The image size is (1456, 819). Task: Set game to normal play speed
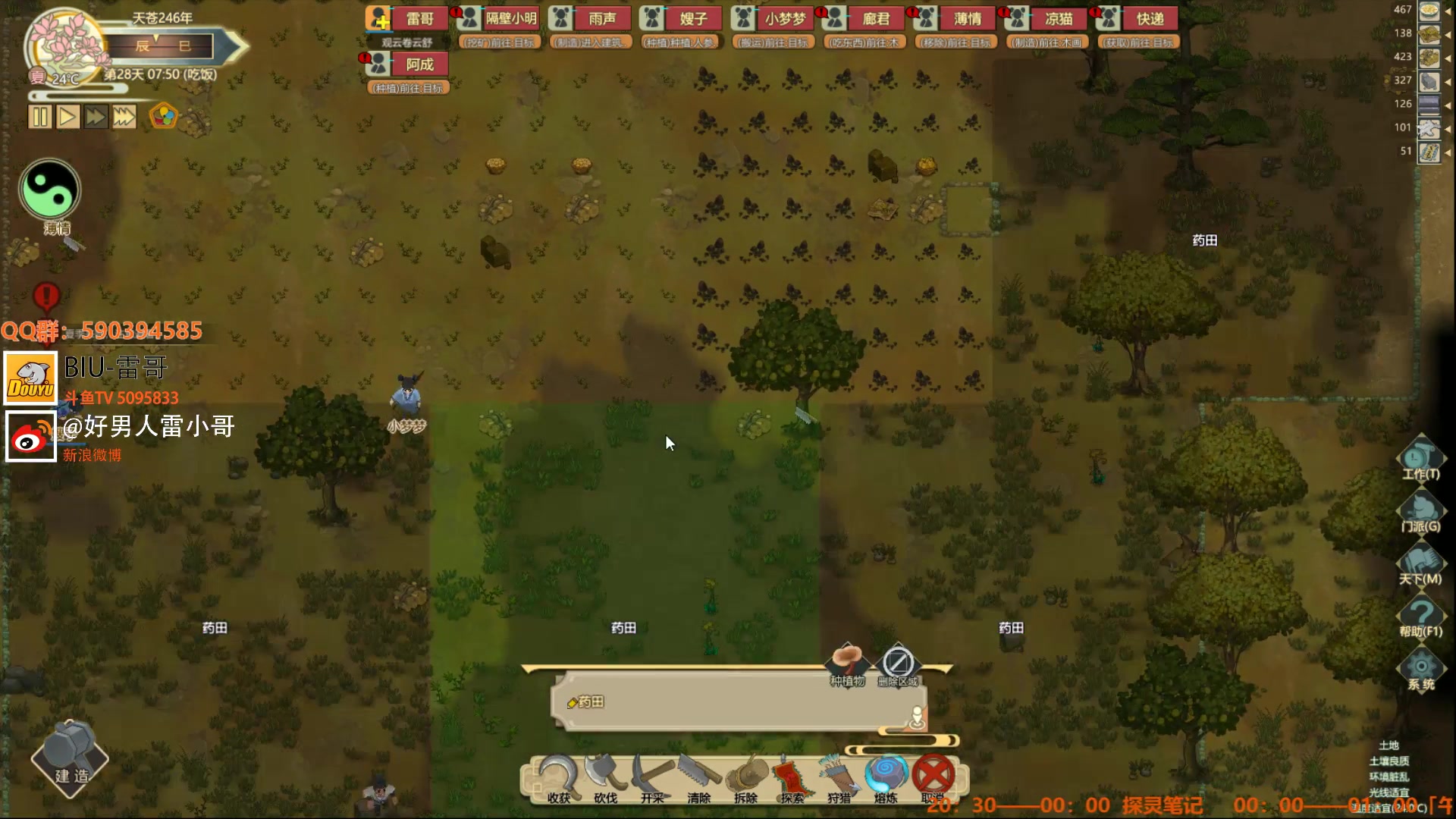click(68, 117)
